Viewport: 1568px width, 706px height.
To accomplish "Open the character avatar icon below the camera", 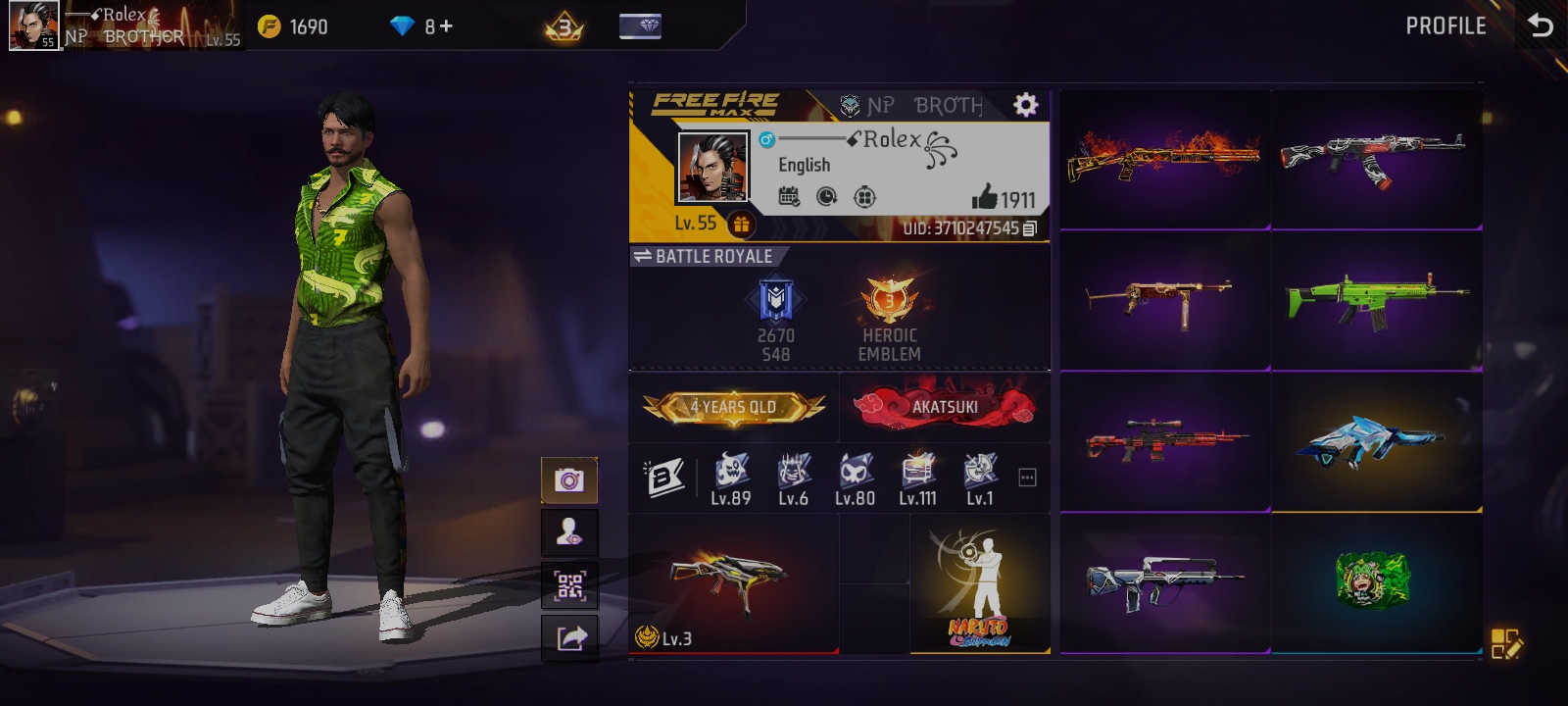I will pyautogui.click(x=569, y=531).
